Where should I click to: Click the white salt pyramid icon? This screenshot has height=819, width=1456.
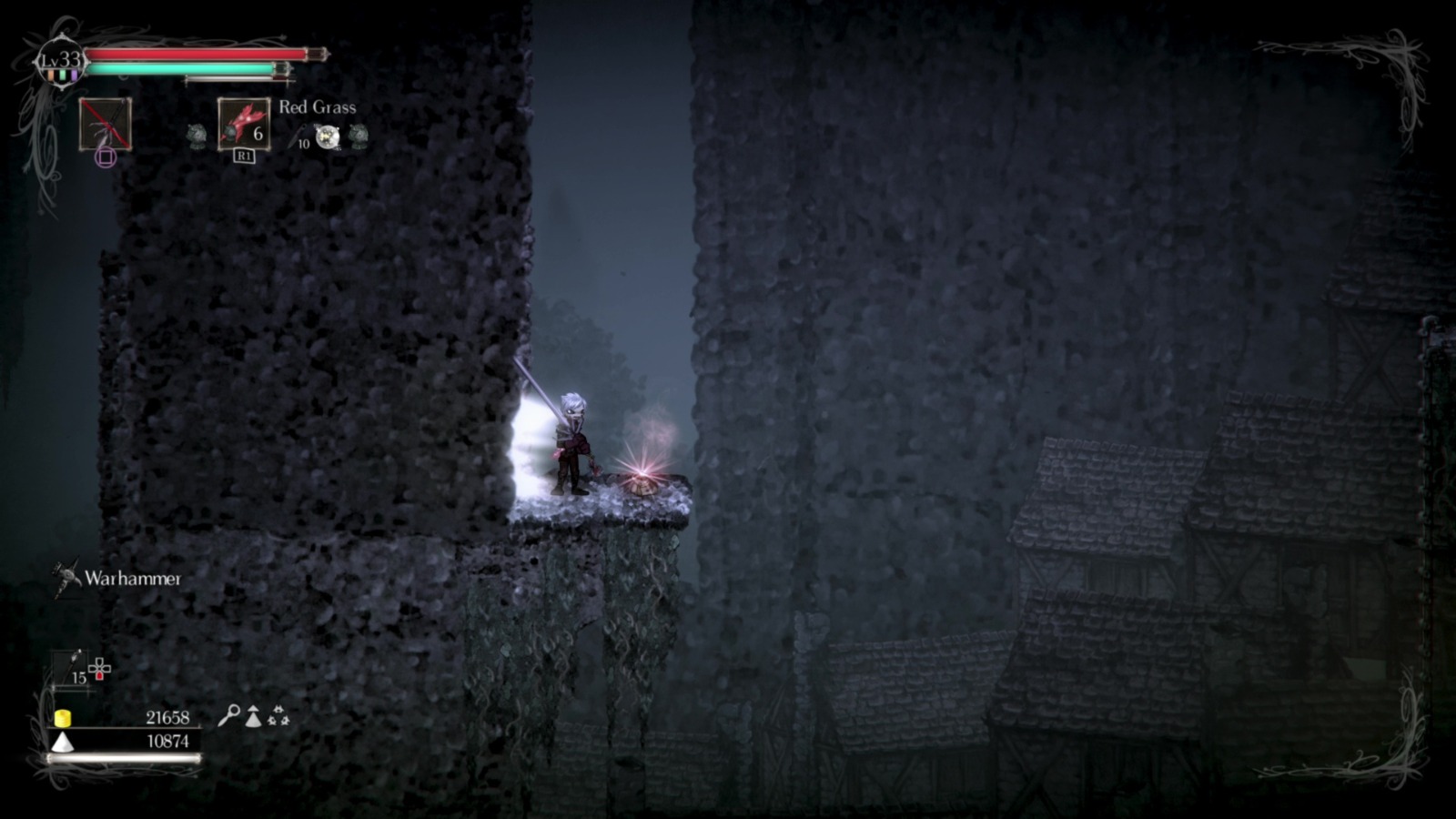(x=63, y=742)
